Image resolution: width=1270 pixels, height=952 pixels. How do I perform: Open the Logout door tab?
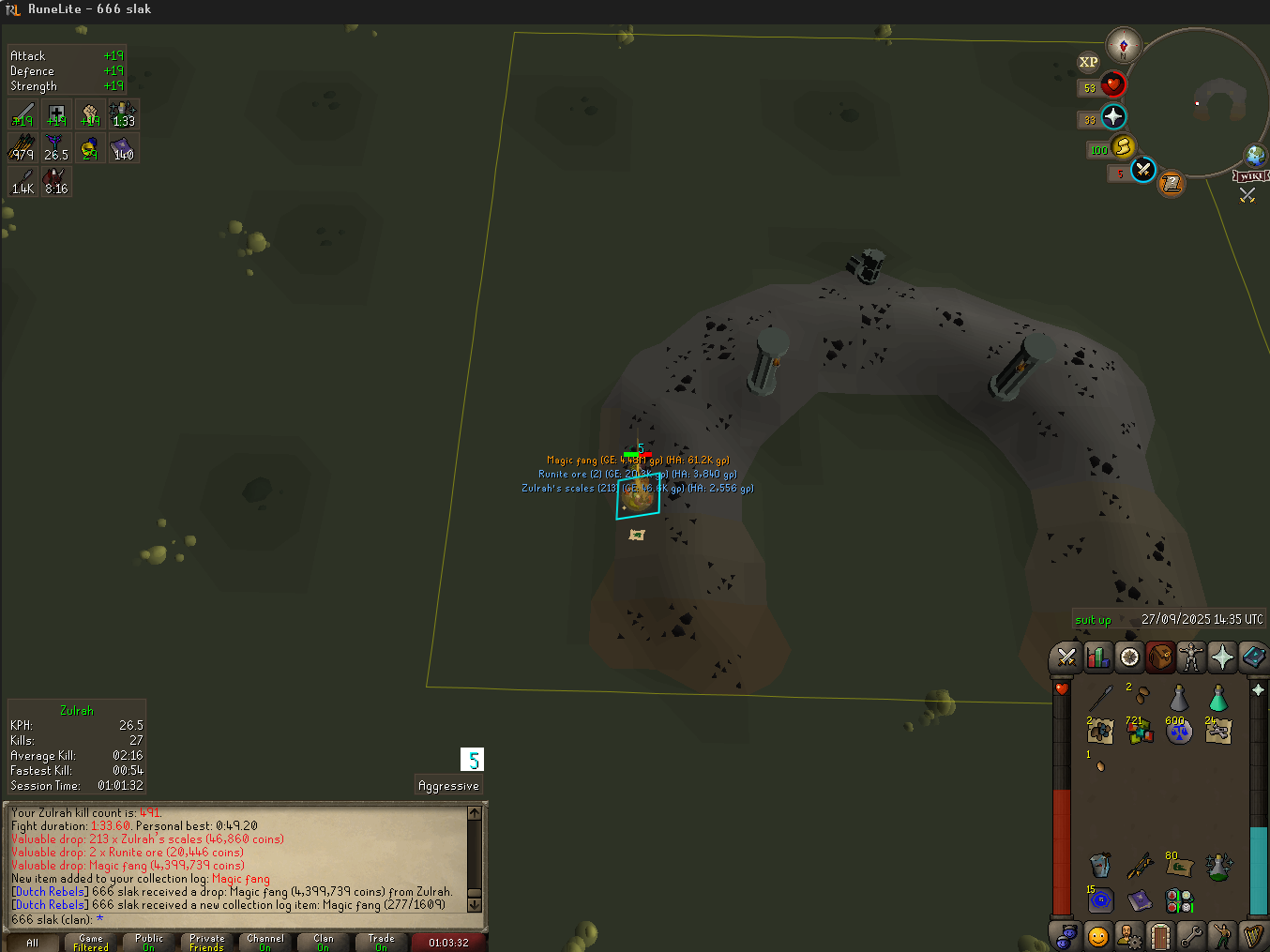pyautogui.click(x=1160, y=935)
